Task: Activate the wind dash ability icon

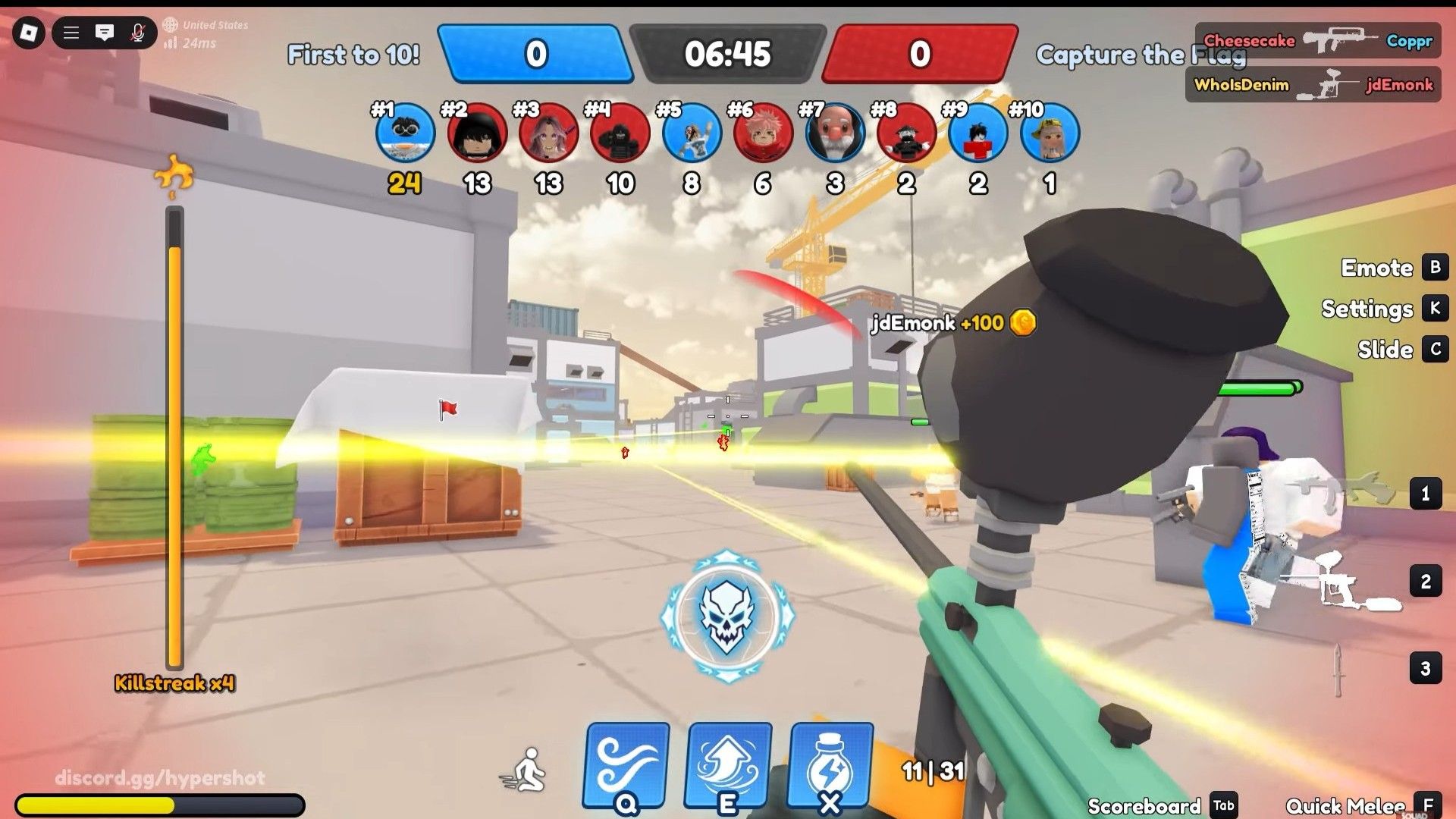Action: (x=626, y=766)
